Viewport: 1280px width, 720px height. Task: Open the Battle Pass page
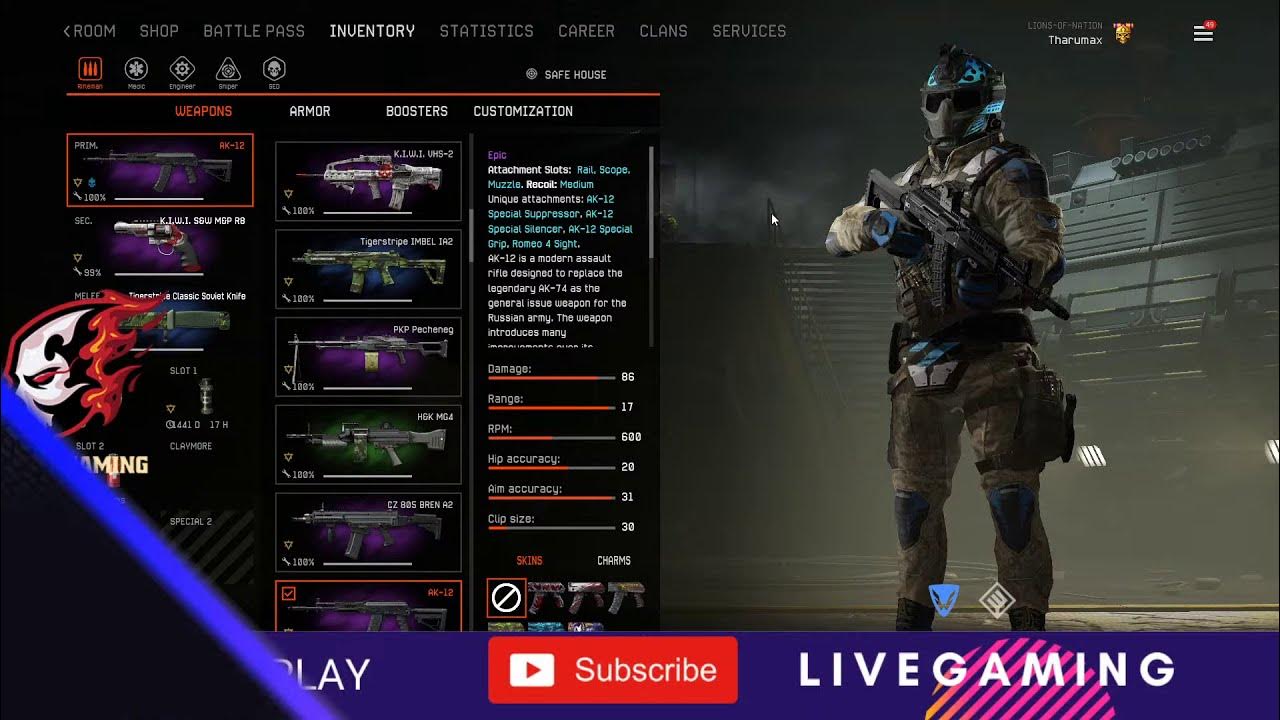coord(254,31)
